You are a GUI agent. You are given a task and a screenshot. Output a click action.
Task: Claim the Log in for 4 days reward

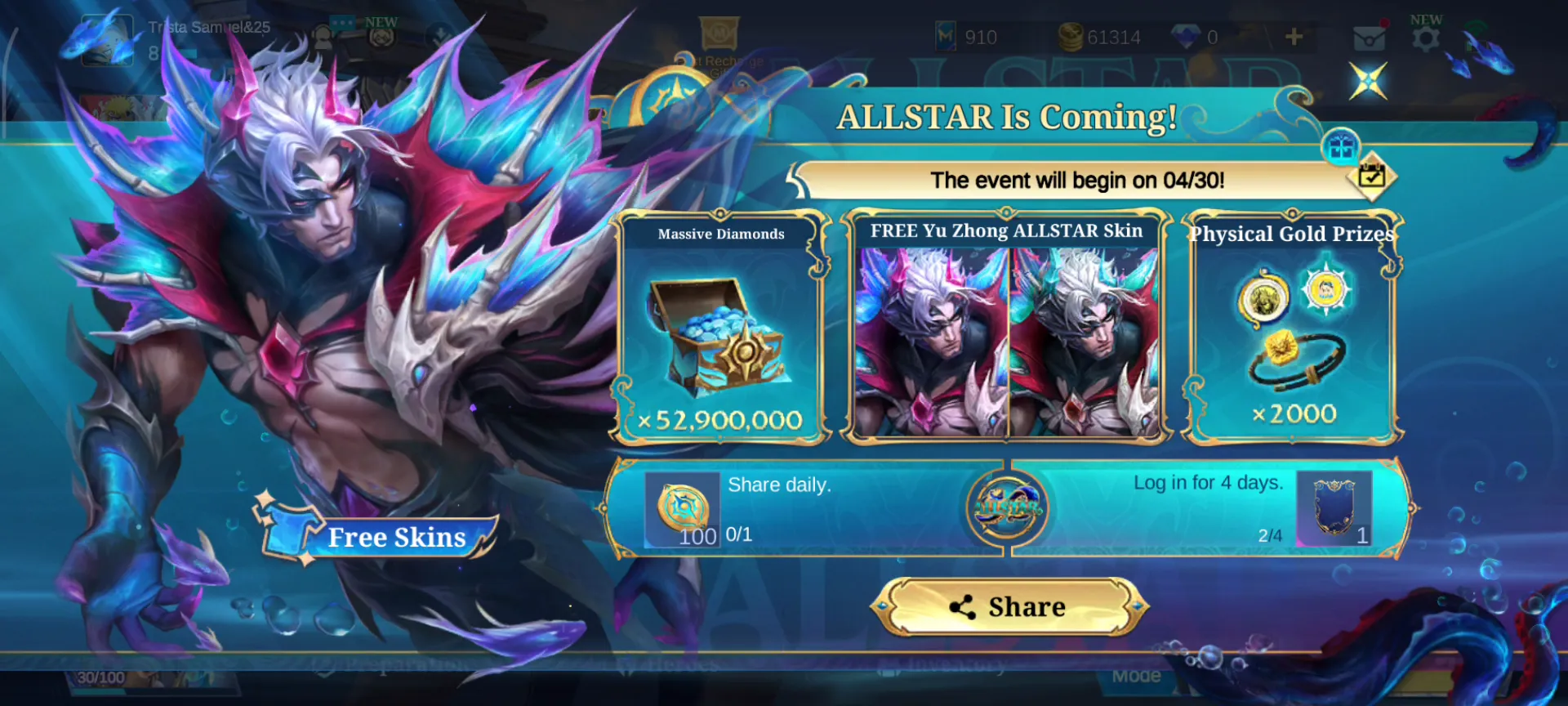tap(1334, 509)
